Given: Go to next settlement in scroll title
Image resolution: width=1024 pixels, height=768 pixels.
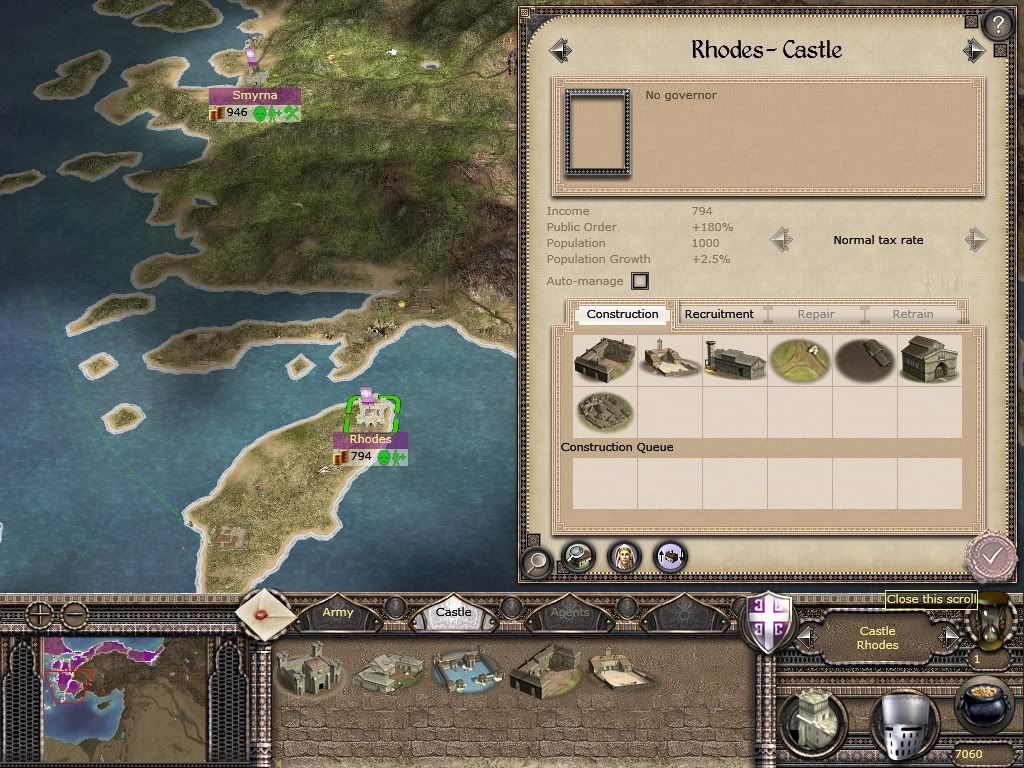Looking at the screenshot, I should pos(973,50).
